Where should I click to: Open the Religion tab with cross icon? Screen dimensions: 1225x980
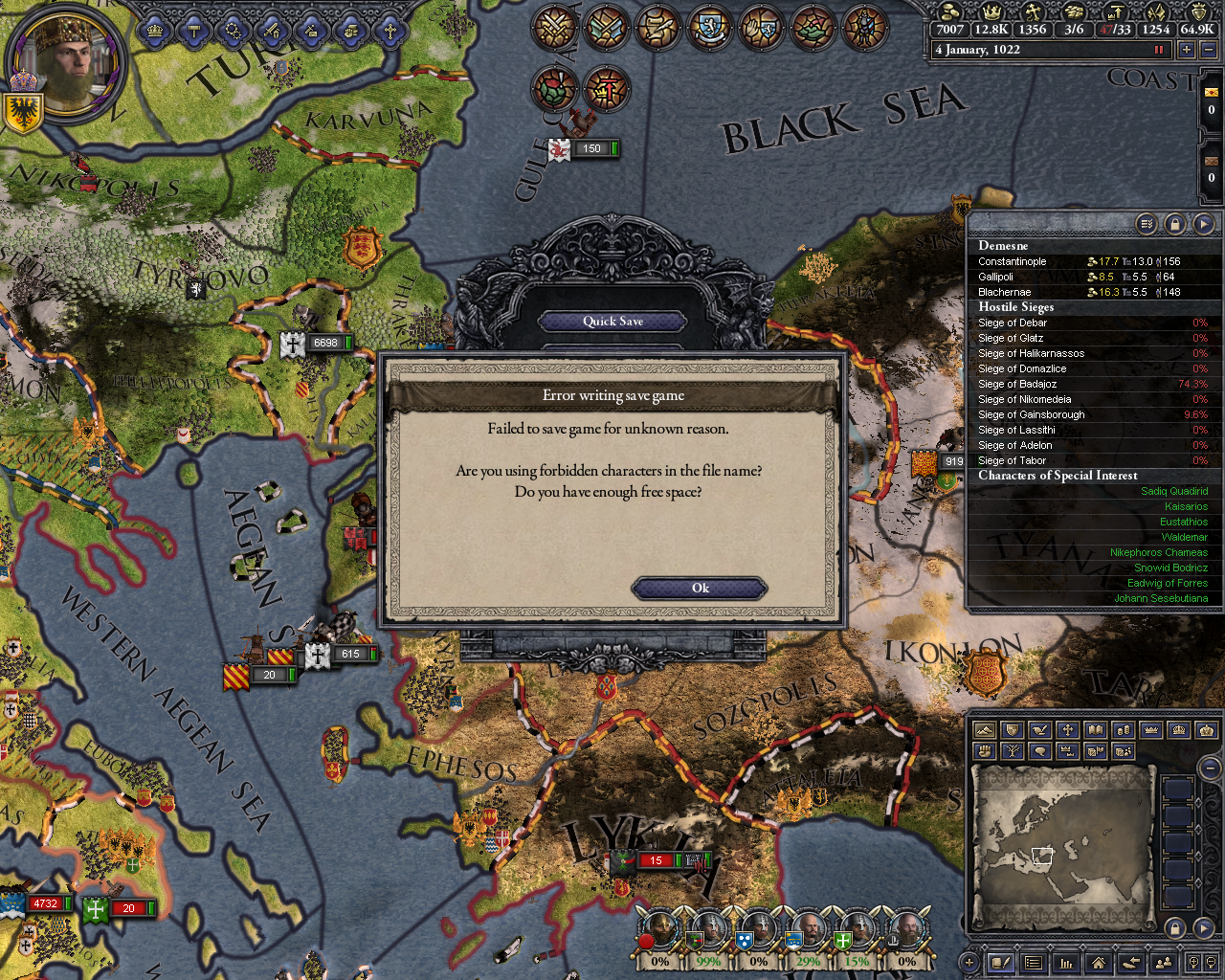[x=390, y=31]
